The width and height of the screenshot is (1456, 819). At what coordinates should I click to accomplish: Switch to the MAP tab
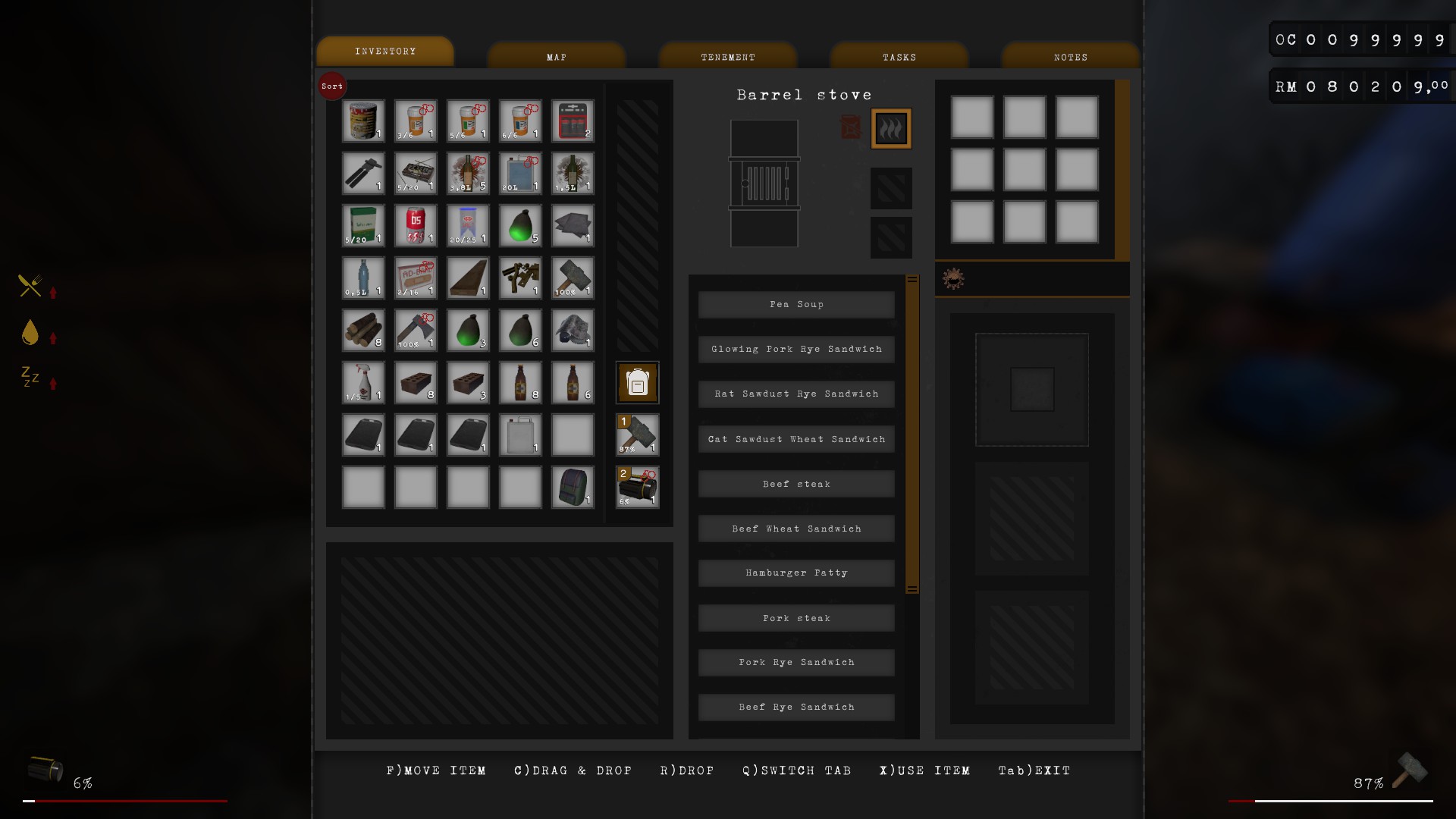click(x=556, y=56)
